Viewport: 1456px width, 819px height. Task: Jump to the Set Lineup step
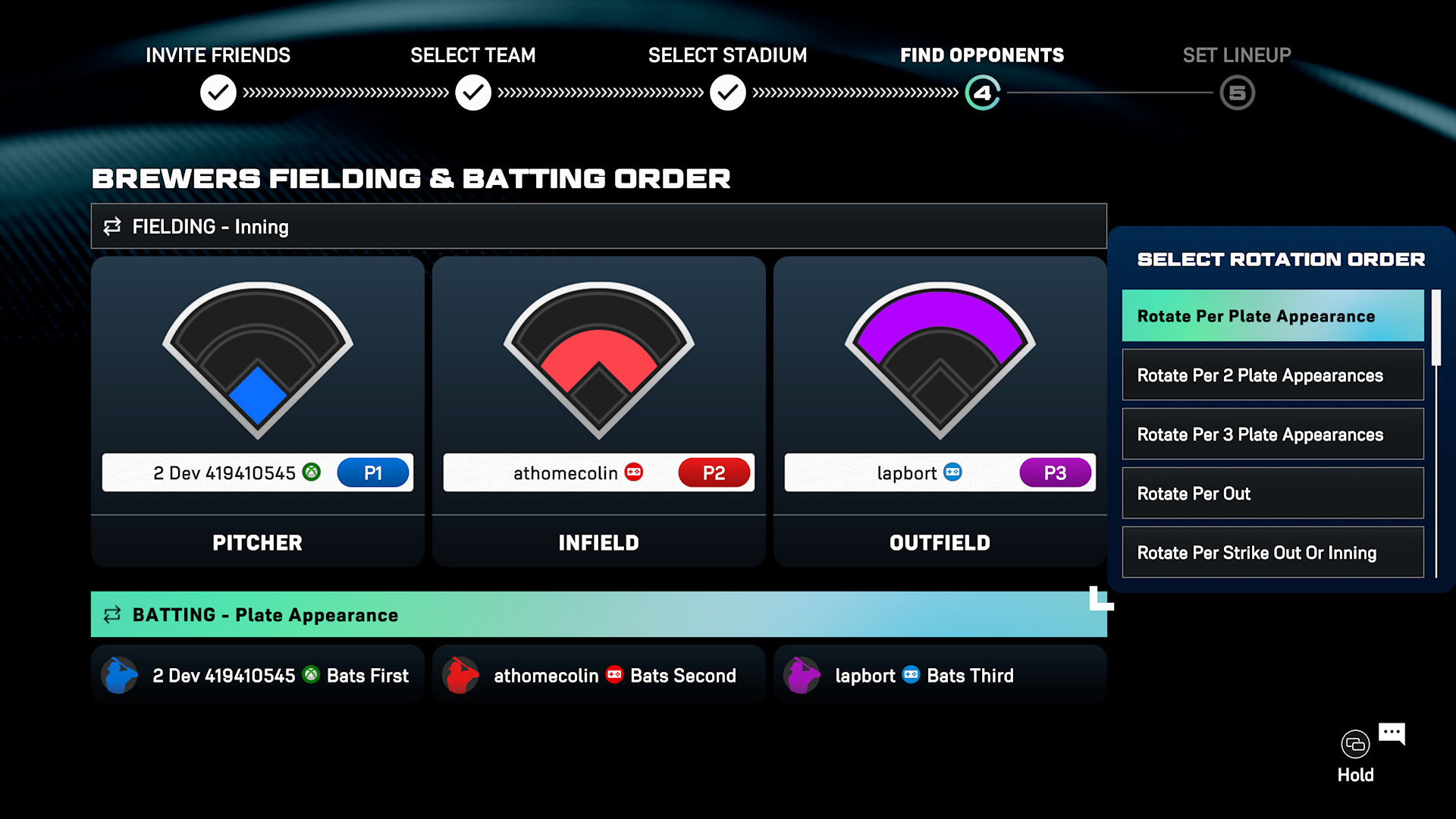[1238, 93]
